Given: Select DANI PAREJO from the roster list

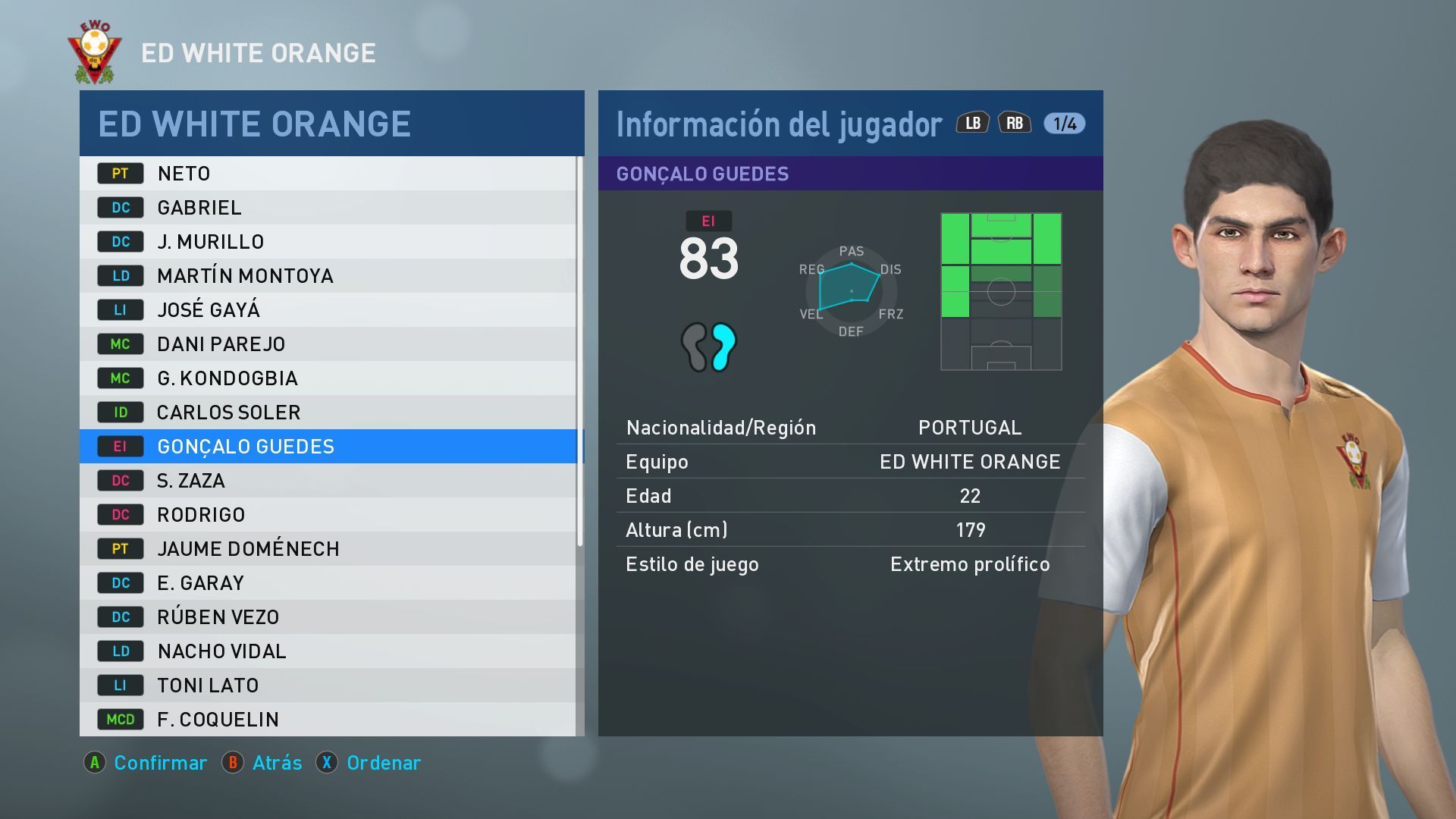Looking at the screenshot, I should [x=220, y=344].
